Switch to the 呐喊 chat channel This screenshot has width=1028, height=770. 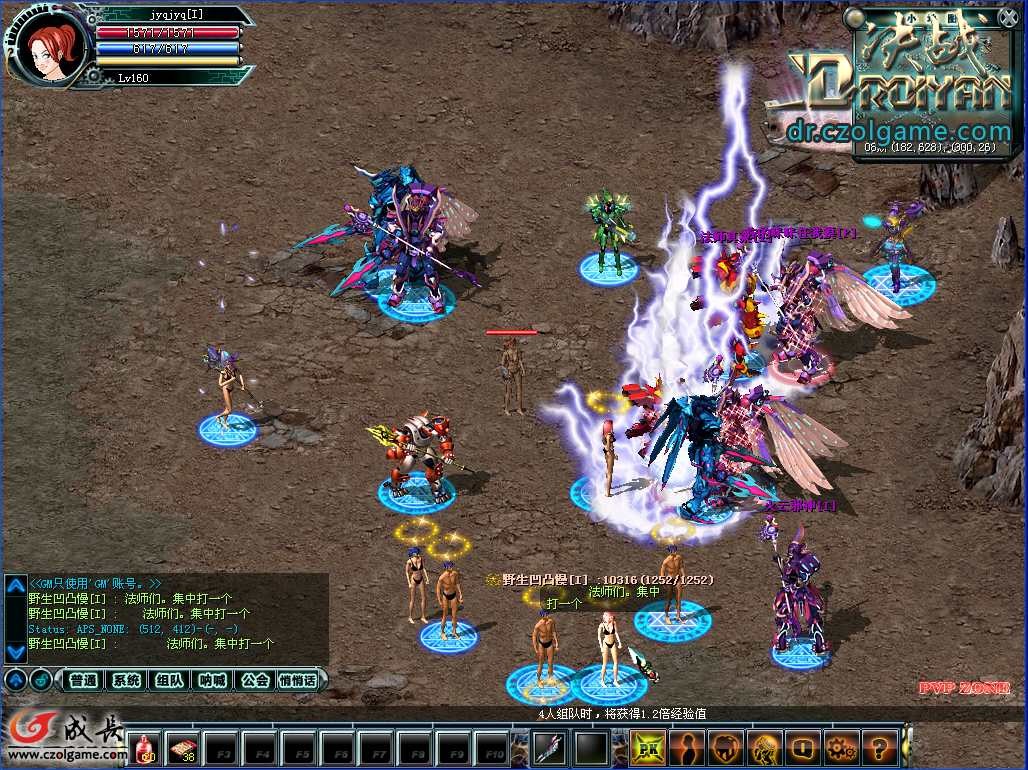212,680
